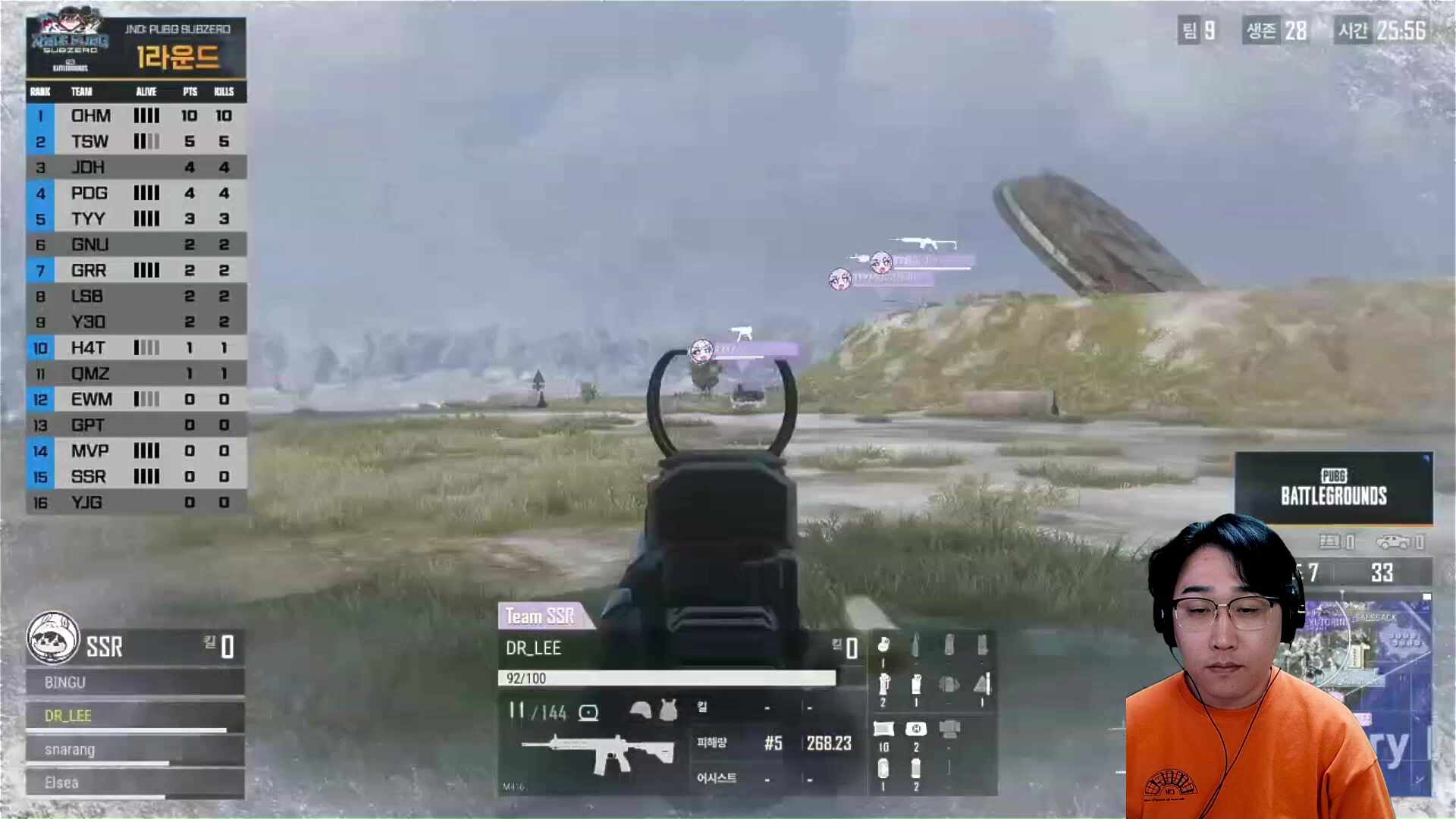The width and height of the screenshot is (1456, 819).
Task: Select the bandage item showing quantity 10
Action: point(884,726)
